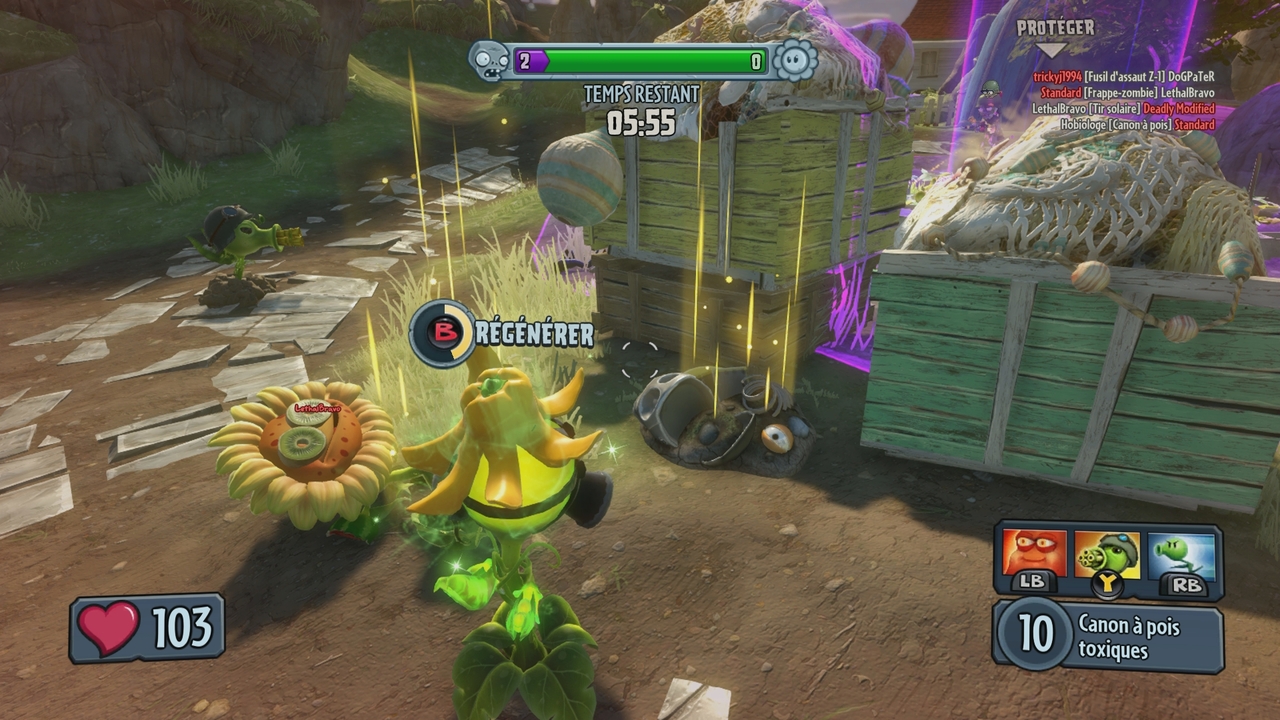Image resolution: width=1280 pixels, height=720 pixels.
Task: Activate the Chili Bean Bomb ability
Action: click(x=1034, y=555)
